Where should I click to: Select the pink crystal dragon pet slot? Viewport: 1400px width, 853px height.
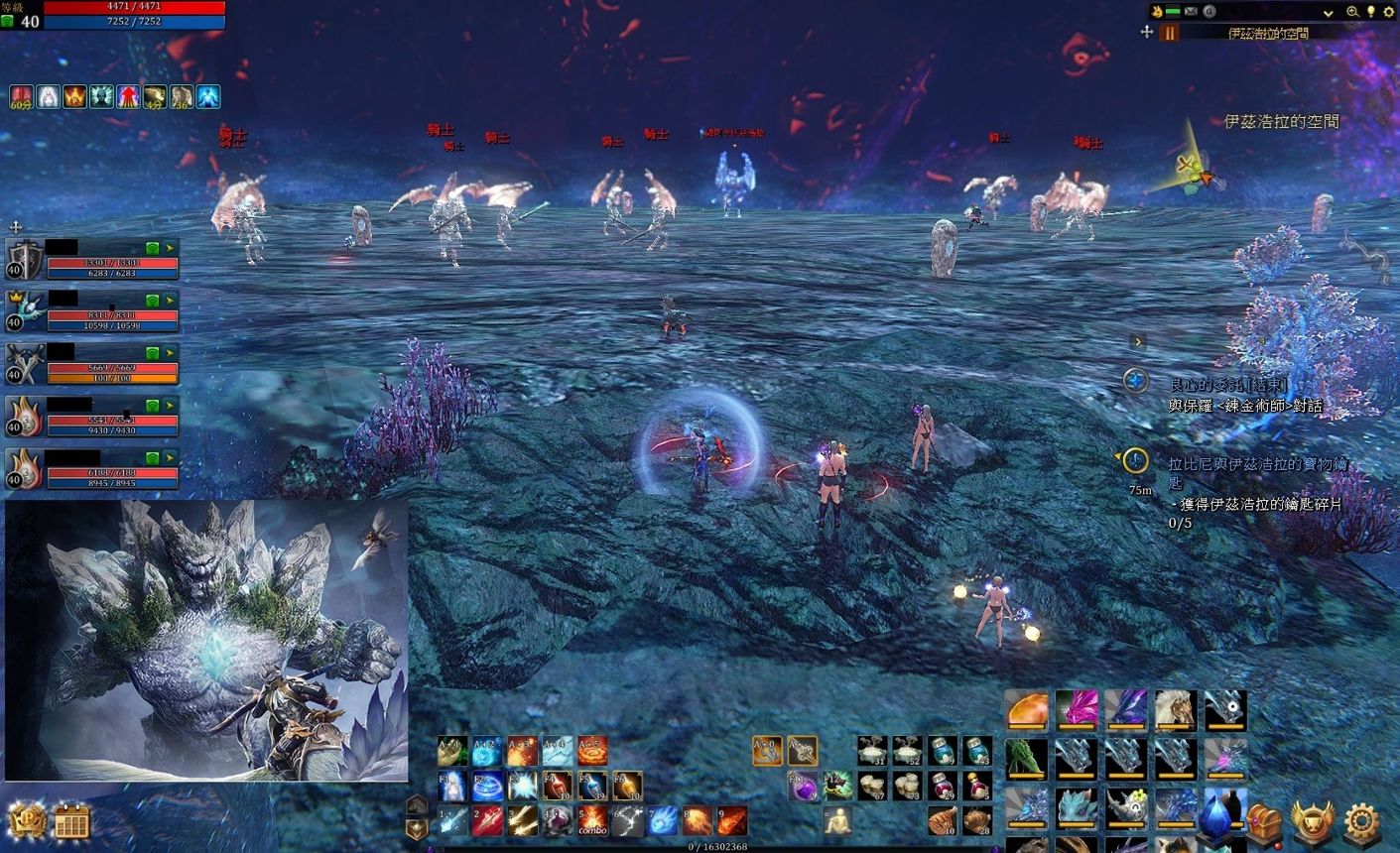point(1077,711)
